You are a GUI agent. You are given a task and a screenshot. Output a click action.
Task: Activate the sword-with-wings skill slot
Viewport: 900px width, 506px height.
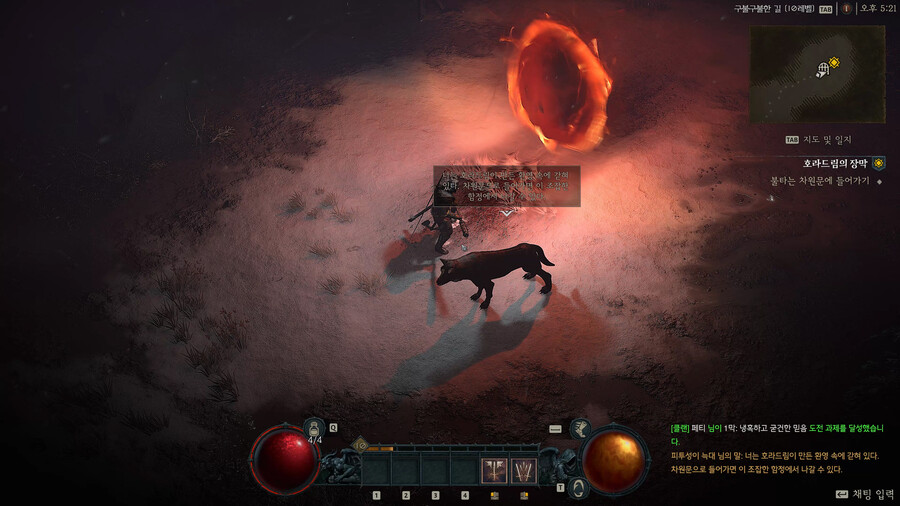(x=495, y=471)
